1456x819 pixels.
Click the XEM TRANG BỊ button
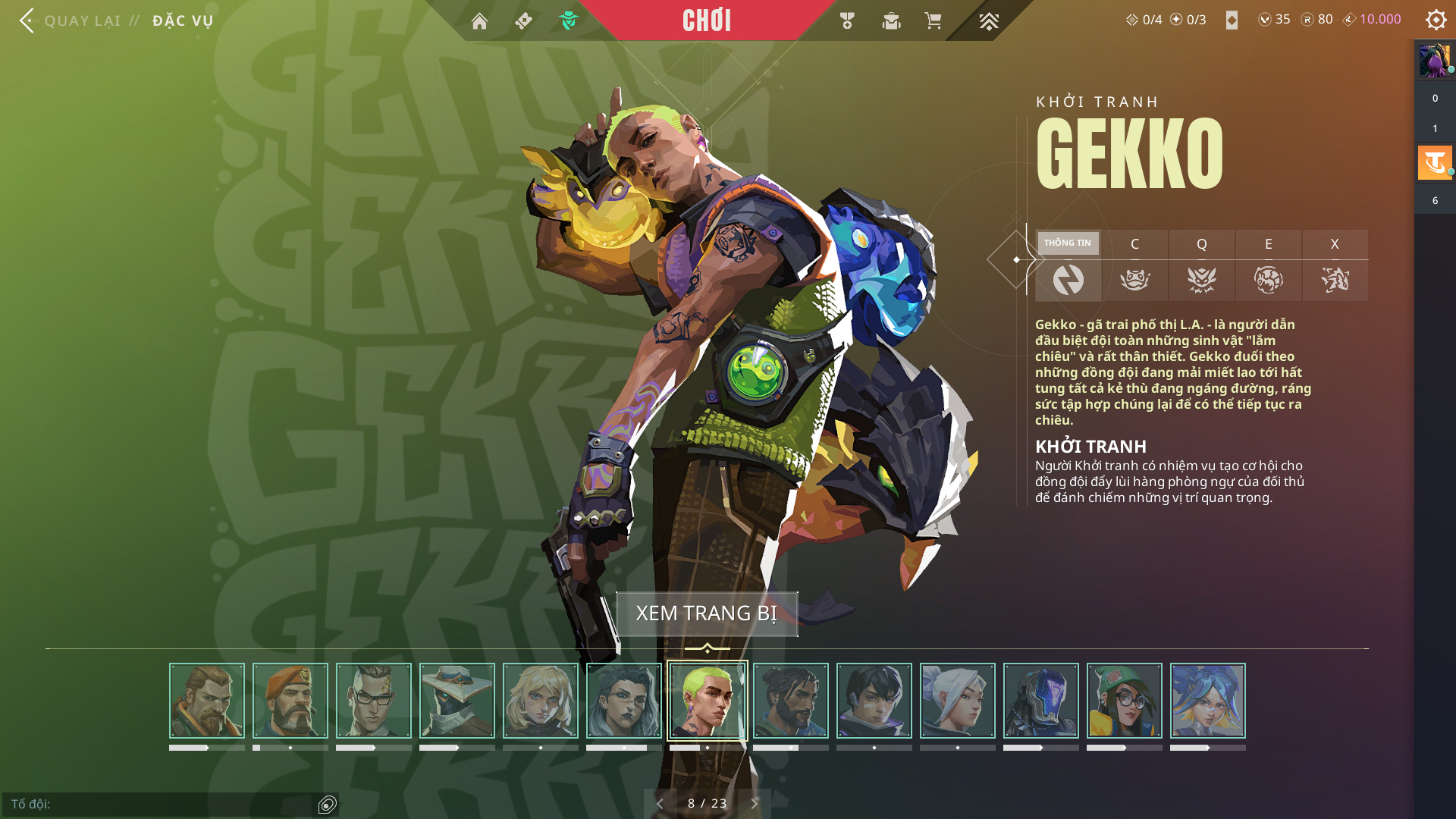(x=707, y=613)
